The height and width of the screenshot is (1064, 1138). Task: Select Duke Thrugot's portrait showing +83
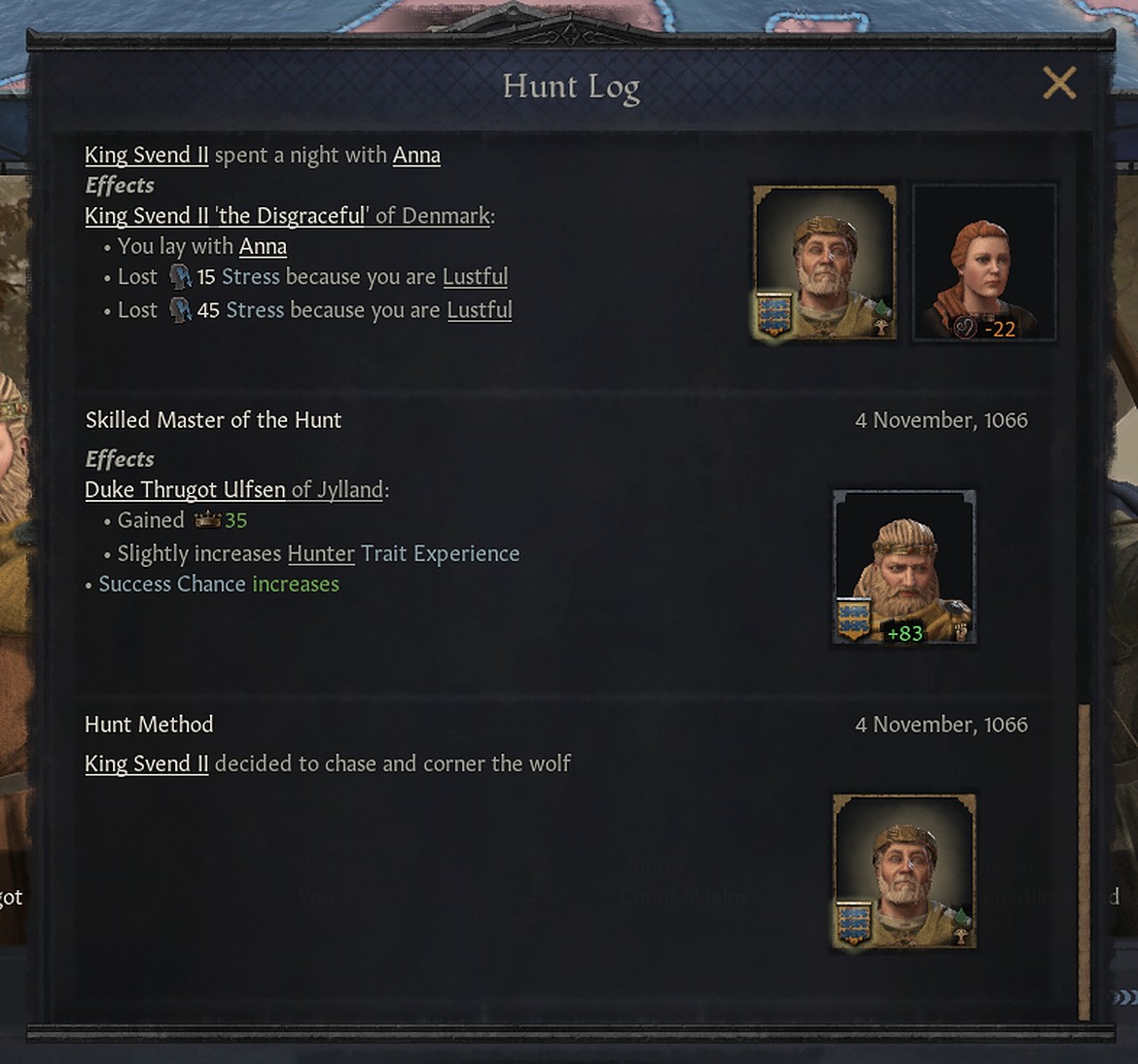[905, 567]
